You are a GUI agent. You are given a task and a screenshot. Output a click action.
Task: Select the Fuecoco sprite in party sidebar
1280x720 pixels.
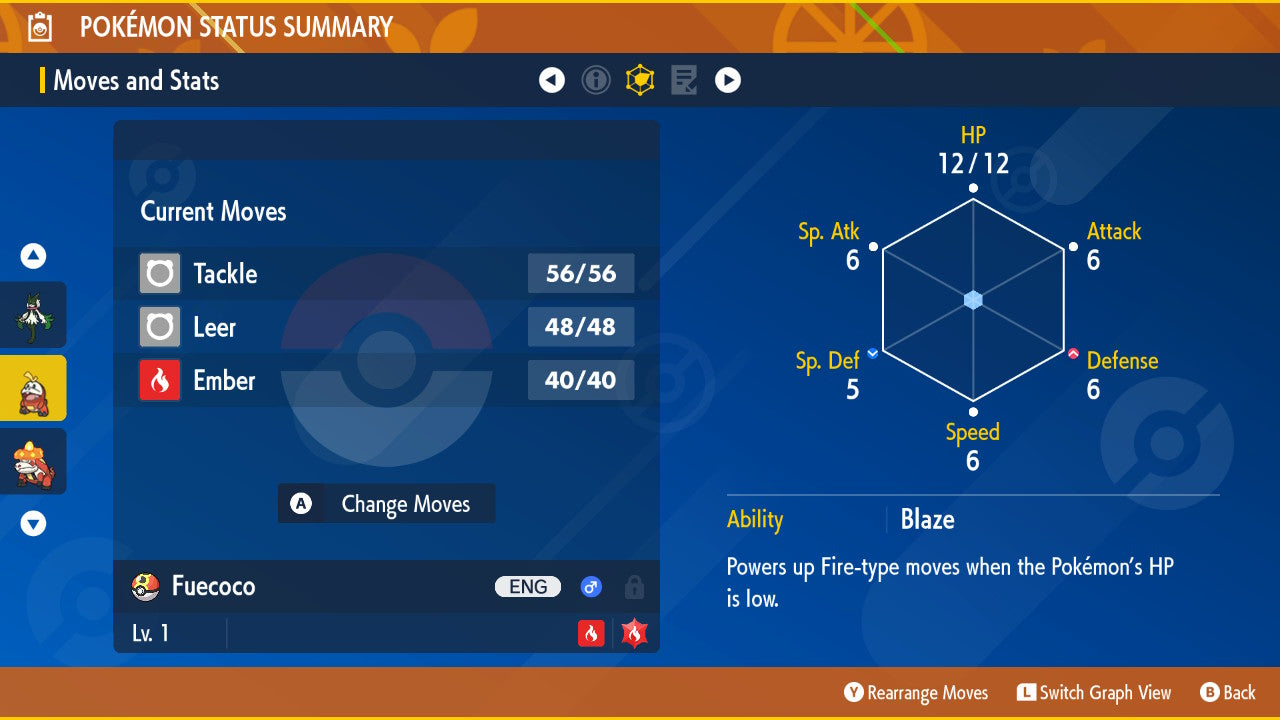(33, 387)
